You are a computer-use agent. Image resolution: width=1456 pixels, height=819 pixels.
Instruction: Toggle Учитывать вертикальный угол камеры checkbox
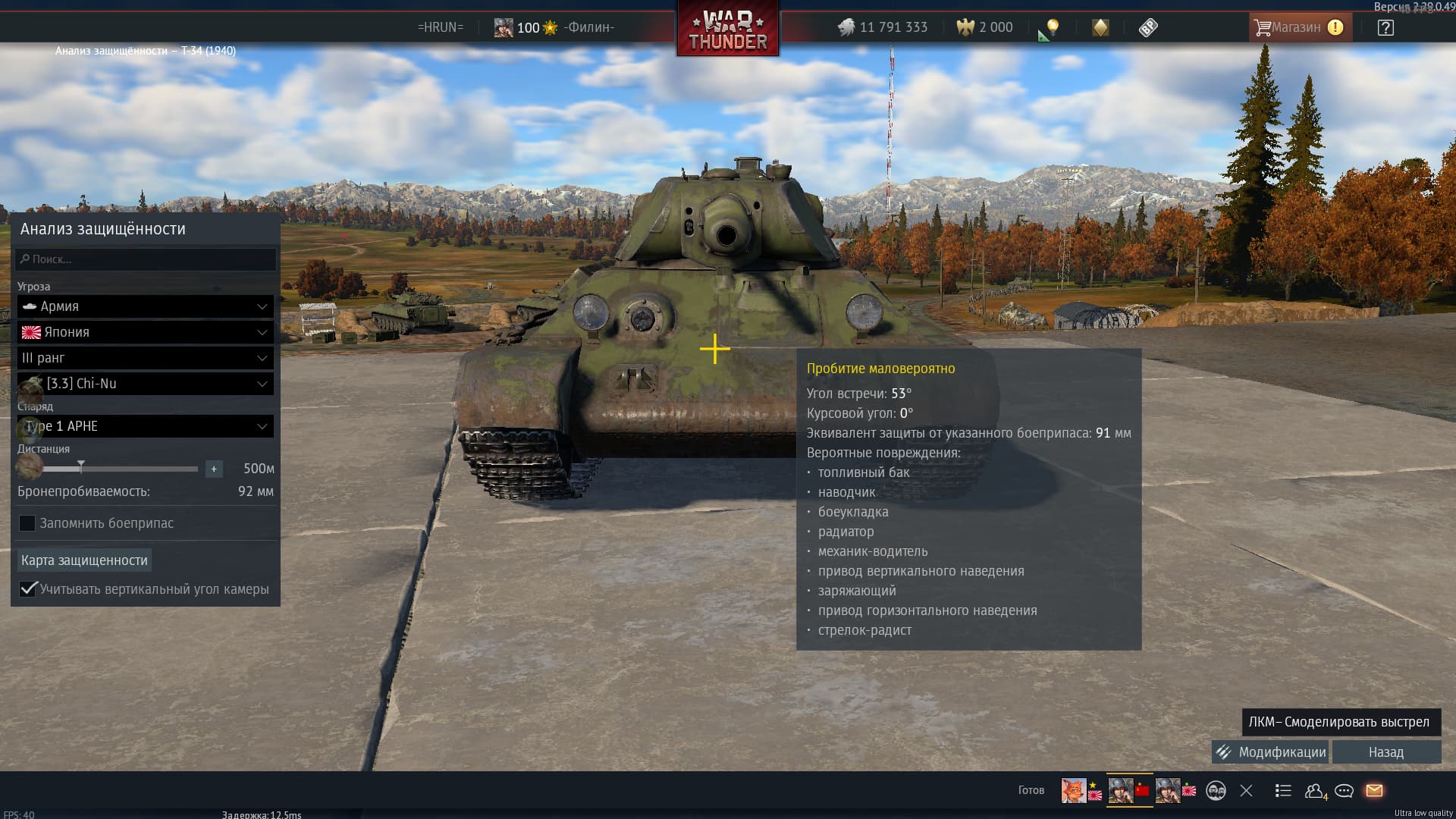click(x=28, y=589)
